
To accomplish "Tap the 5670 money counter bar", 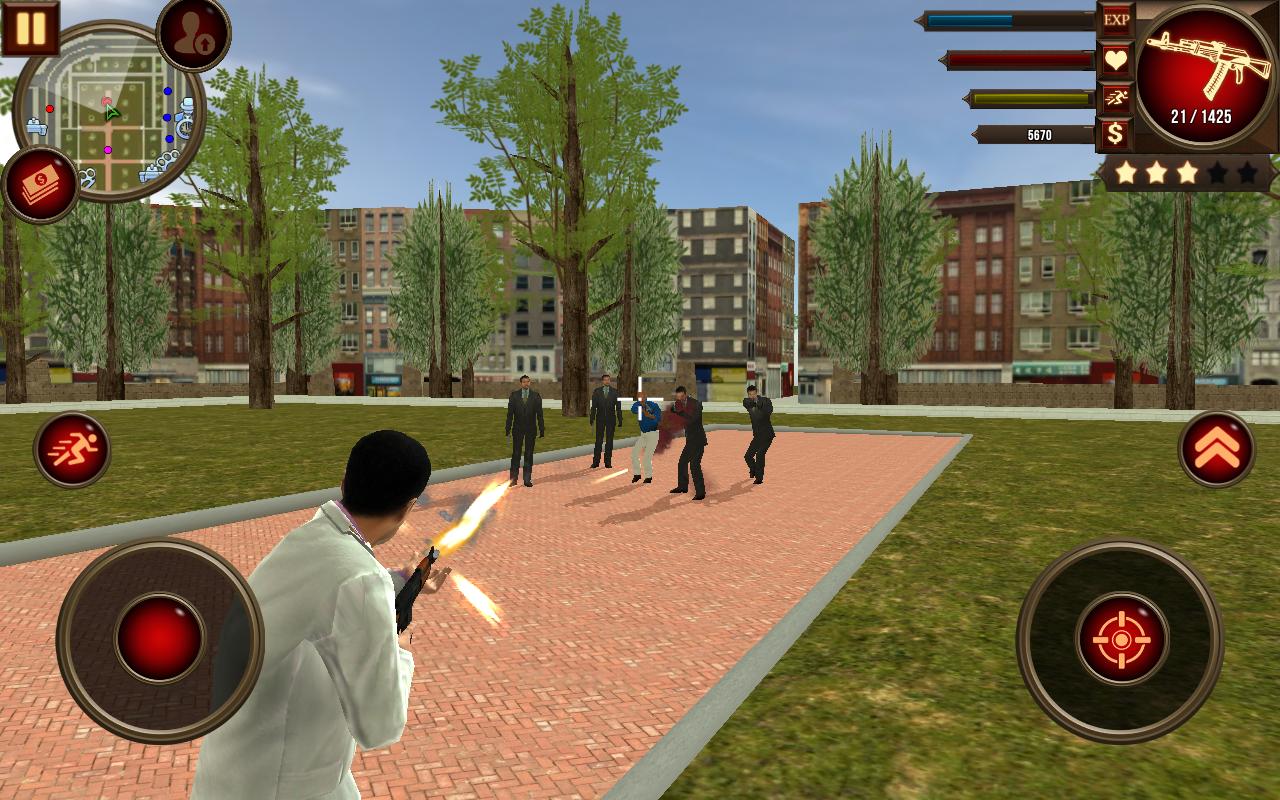I will (1041, 135).
